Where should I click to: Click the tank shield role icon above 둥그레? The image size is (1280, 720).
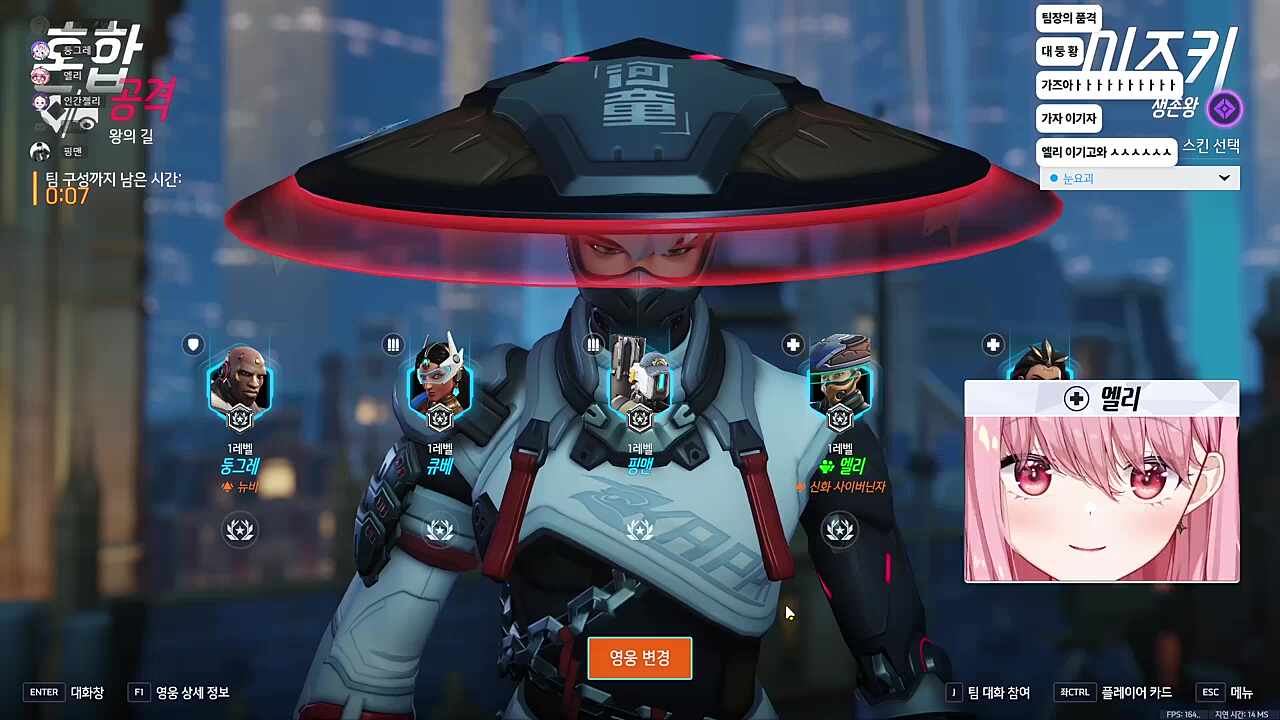[x=191, y=345]
